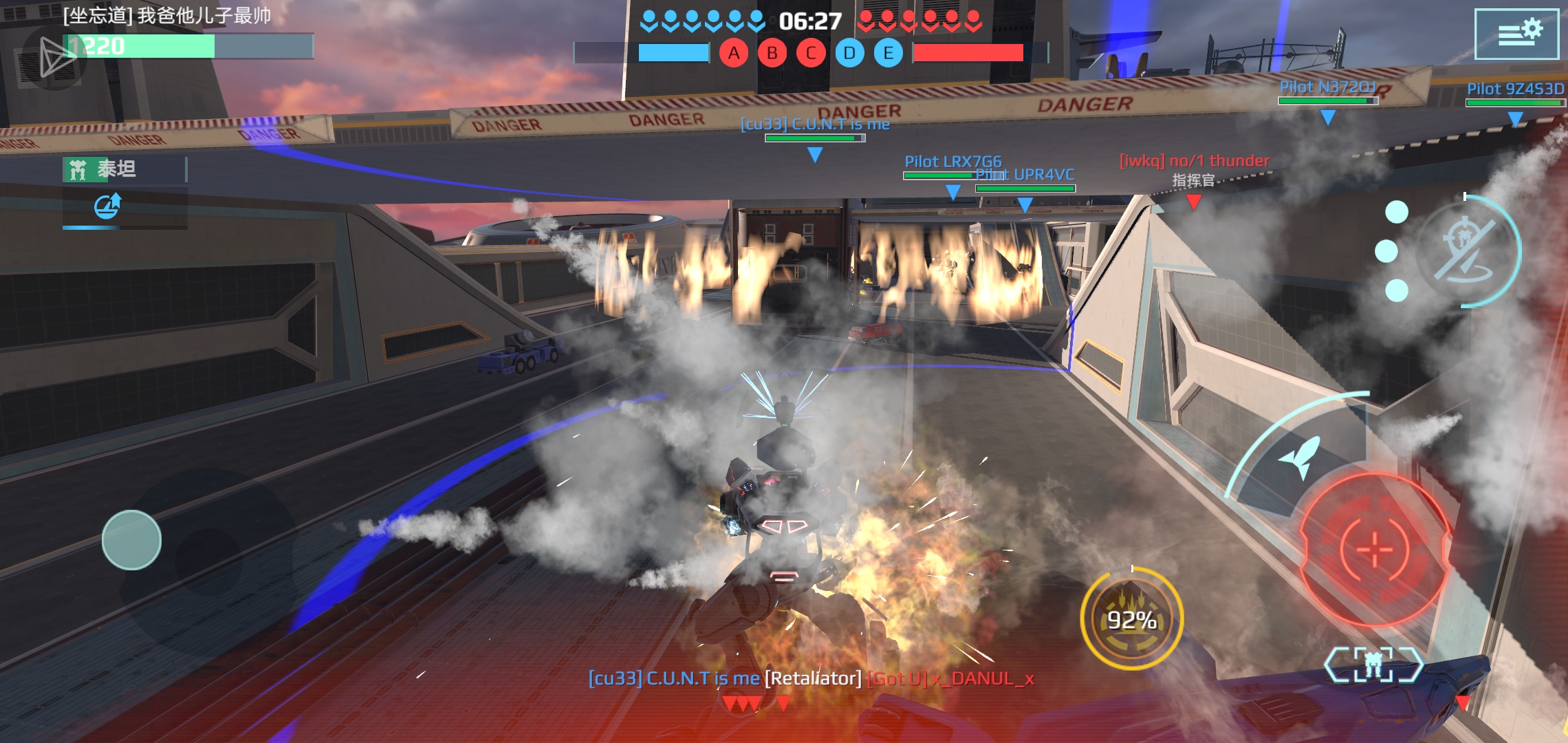Select beacon C indicator

[811, 53]
